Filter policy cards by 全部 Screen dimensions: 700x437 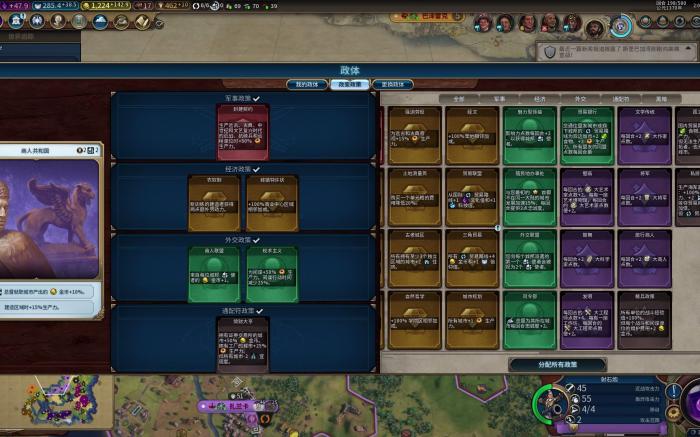click(459, 99)
